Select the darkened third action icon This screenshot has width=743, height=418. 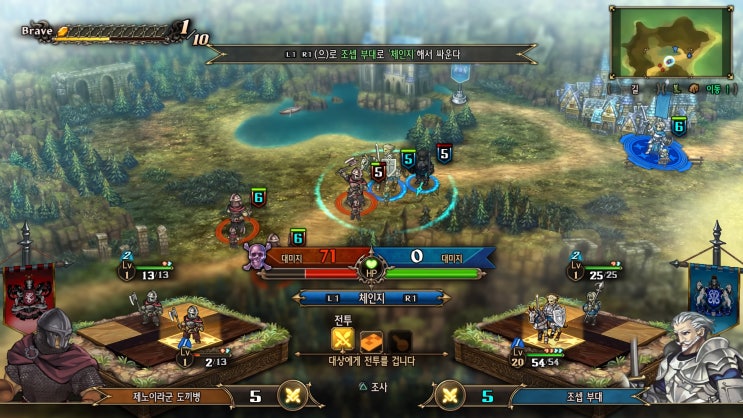coord(399,337)
